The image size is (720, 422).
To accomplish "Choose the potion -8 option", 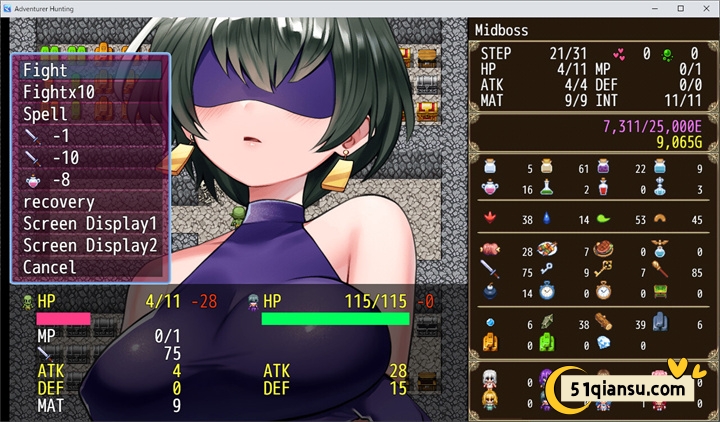I will (x=90, y=180).
